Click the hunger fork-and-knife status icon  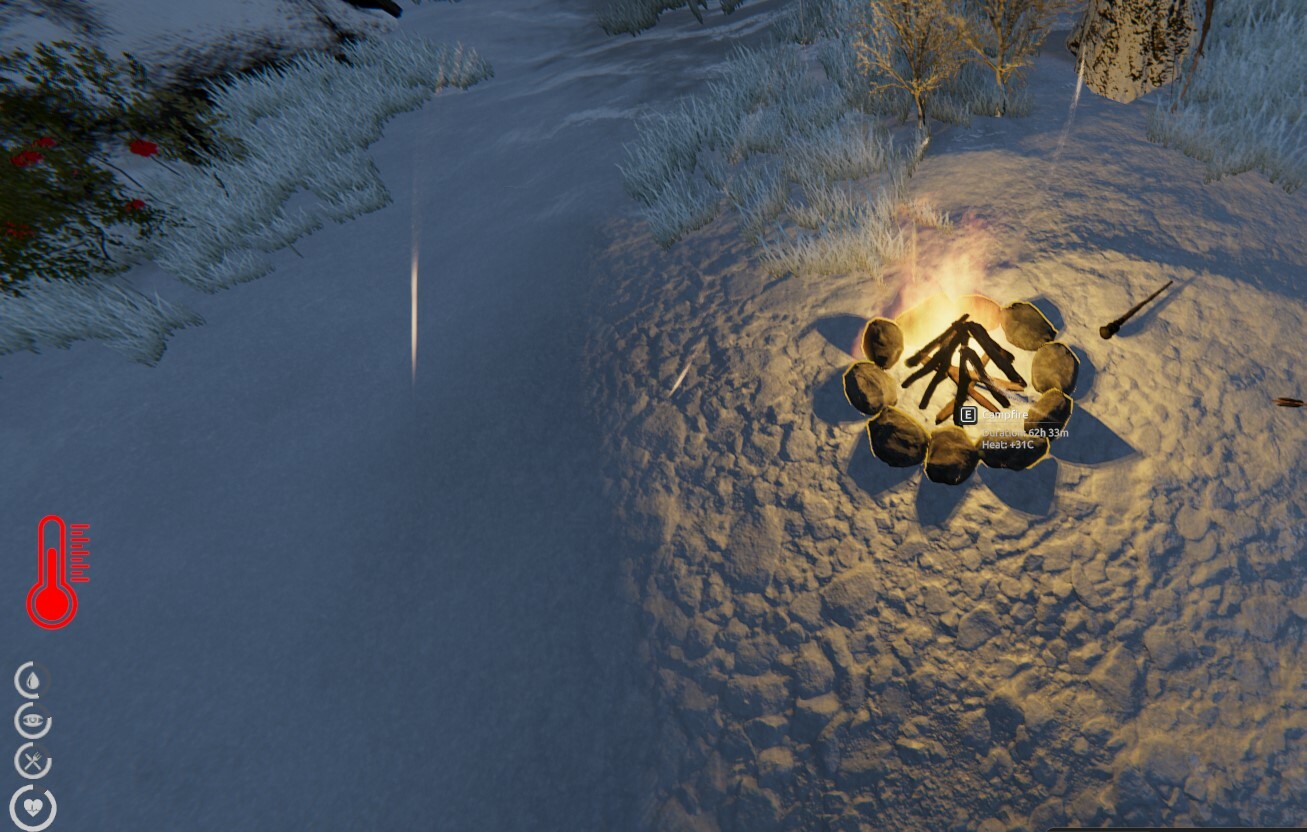point(32,760)
